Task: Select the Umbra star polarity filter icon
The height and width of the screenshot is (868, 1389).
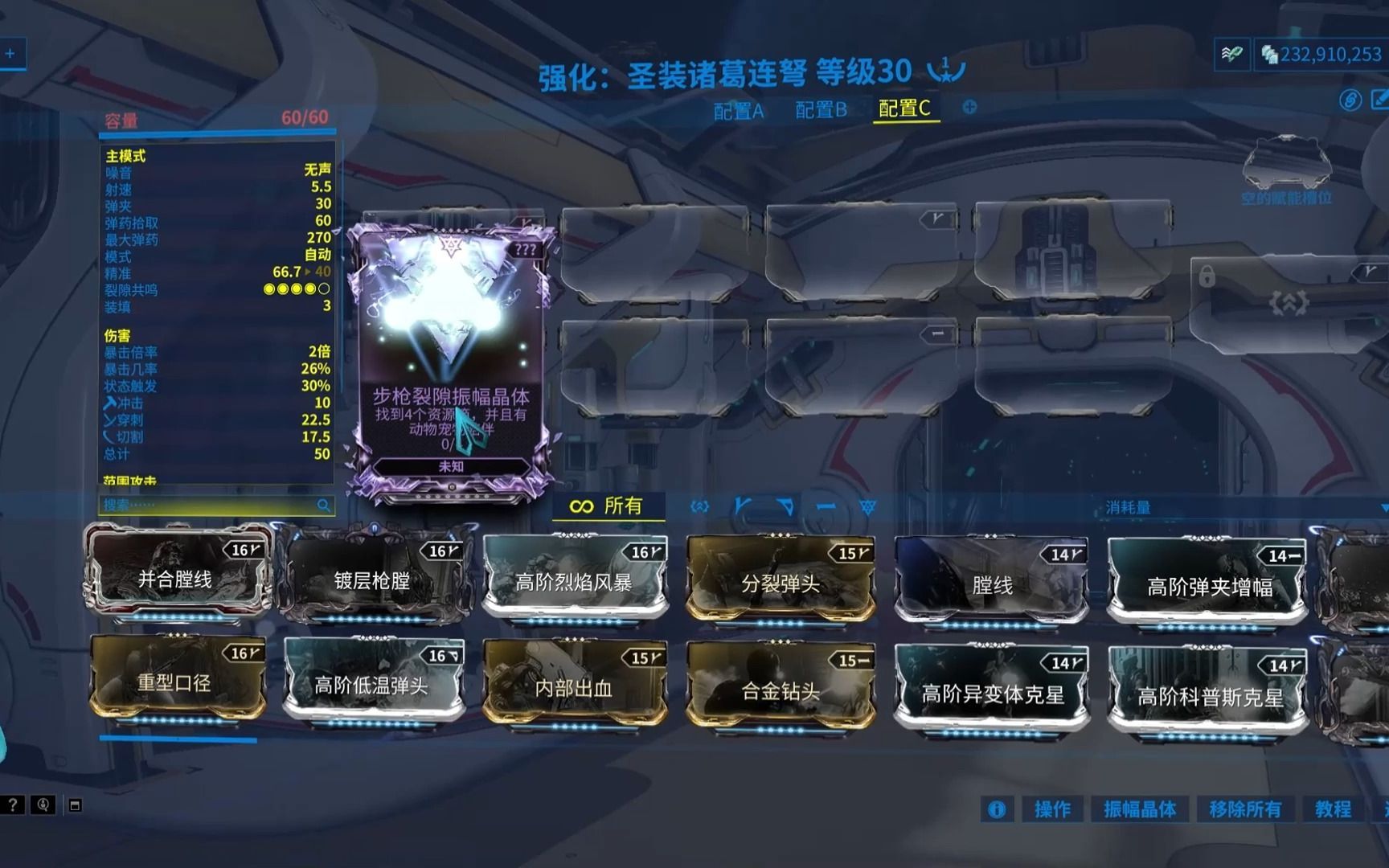Action: point(867,506)
